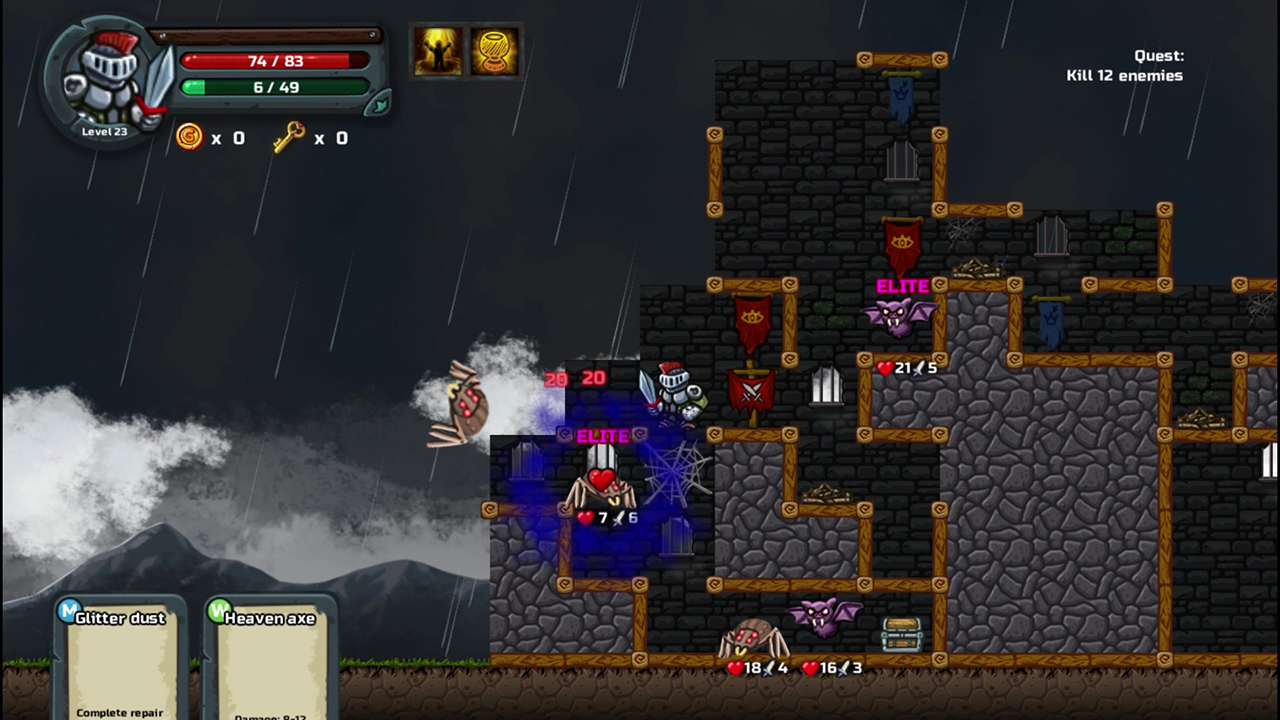Click the golden key counter icon
Viewport: 1280px width, 720px height.
289,138
